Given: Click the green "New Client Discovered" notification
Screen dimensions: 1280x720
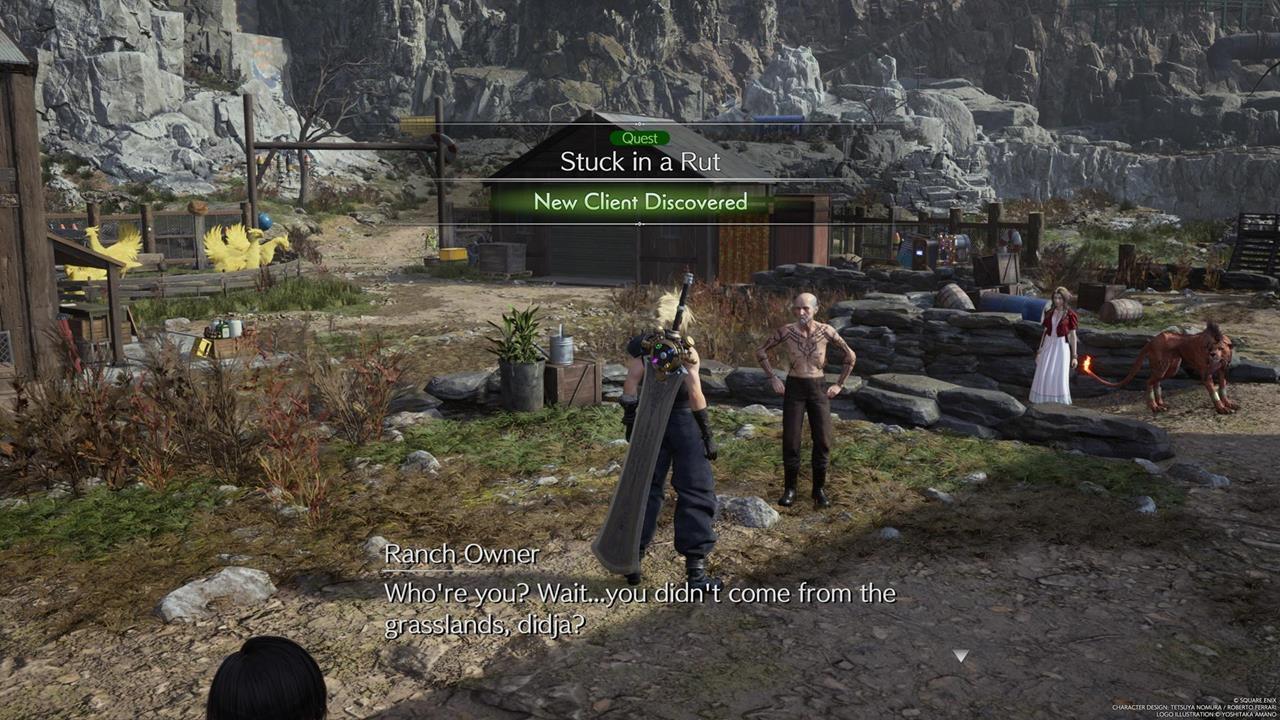Looking at the screenshot, I should click(x=640, y=202).
